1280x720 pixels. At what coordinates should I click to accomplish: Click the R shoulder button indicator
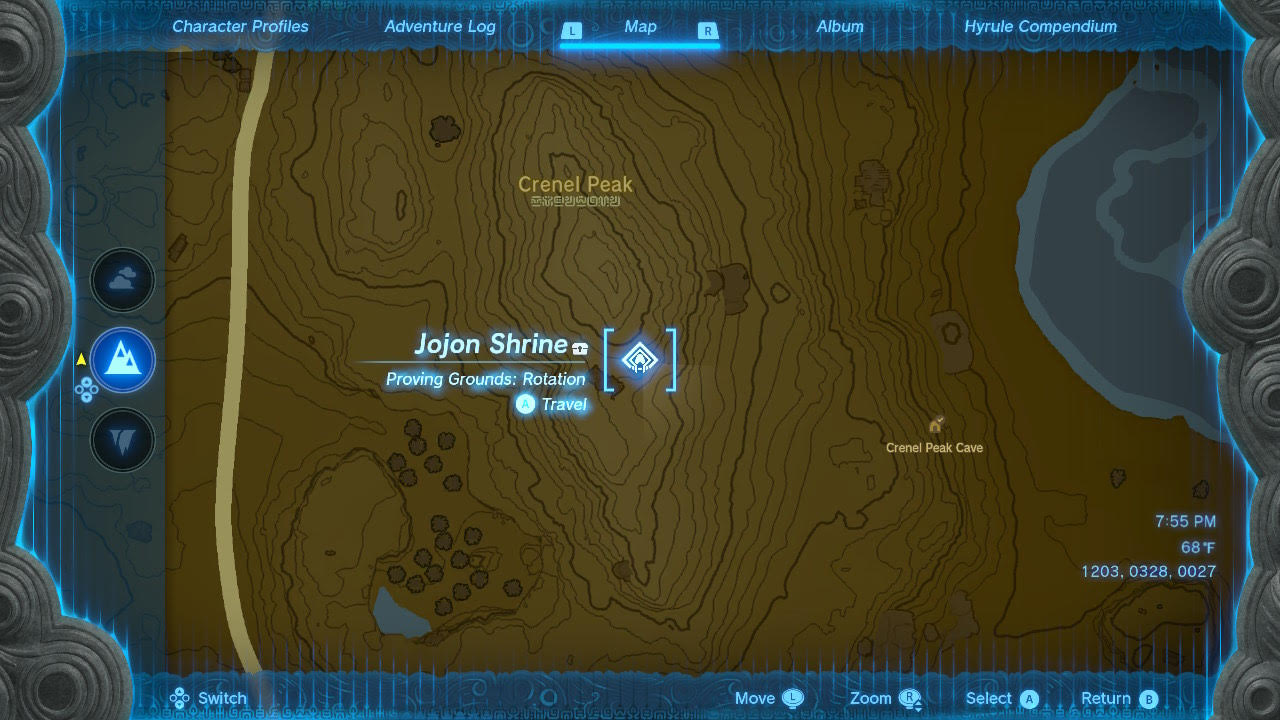point(709,31)
